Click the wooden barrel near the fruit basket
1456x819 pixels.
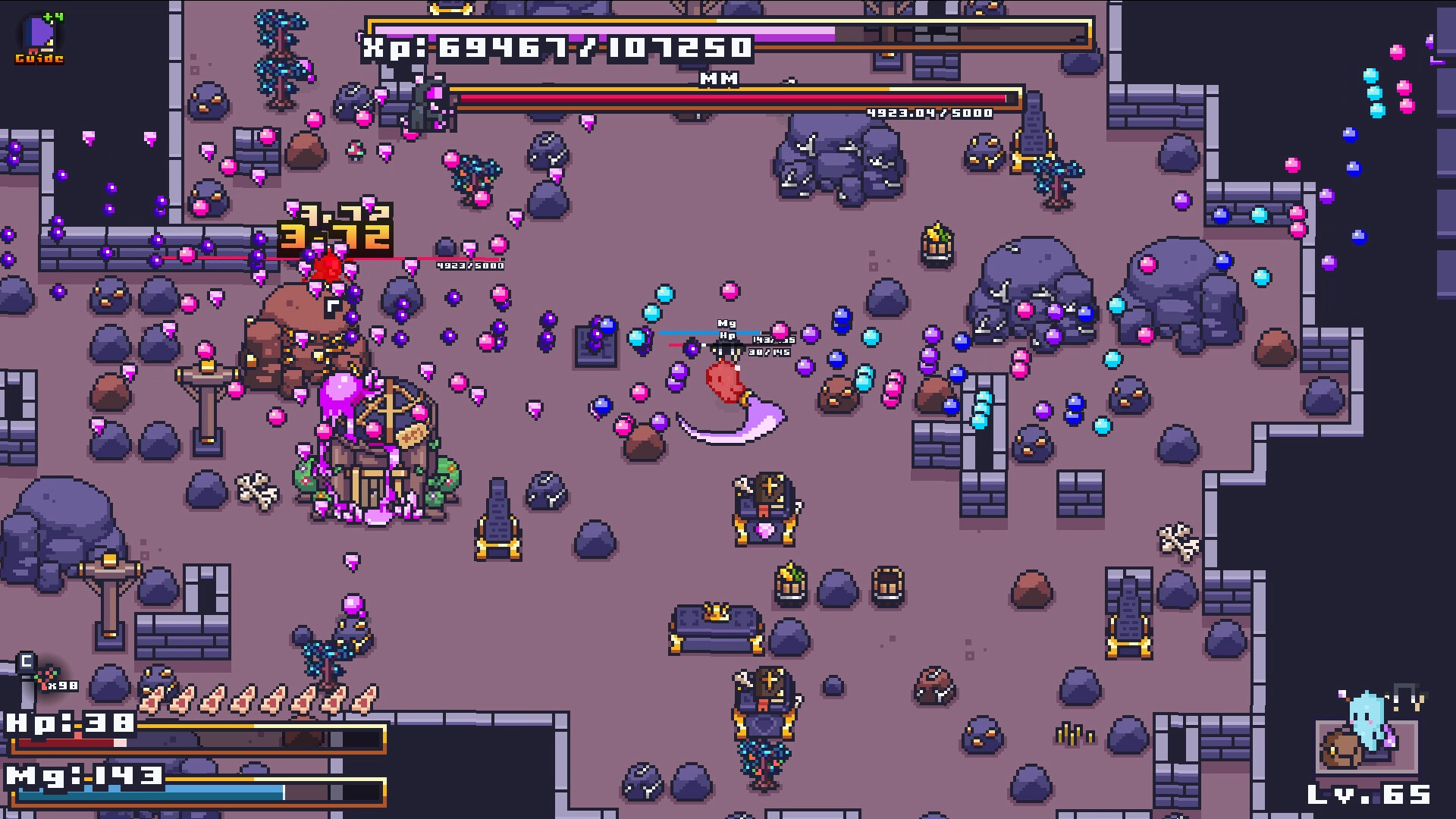tap(887, 584)
